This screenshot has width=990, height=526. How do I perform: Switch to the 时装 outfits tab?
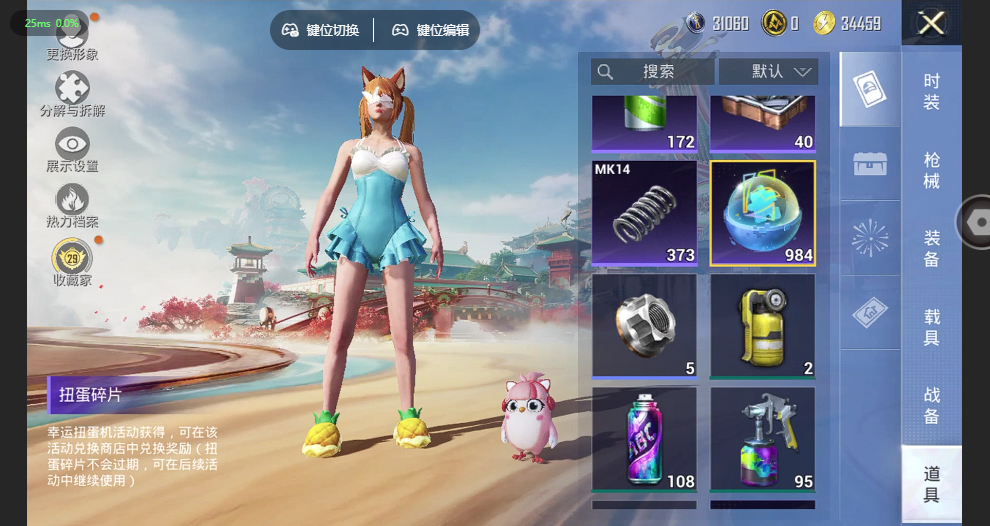pyautogui.click(x=931, y=91)
